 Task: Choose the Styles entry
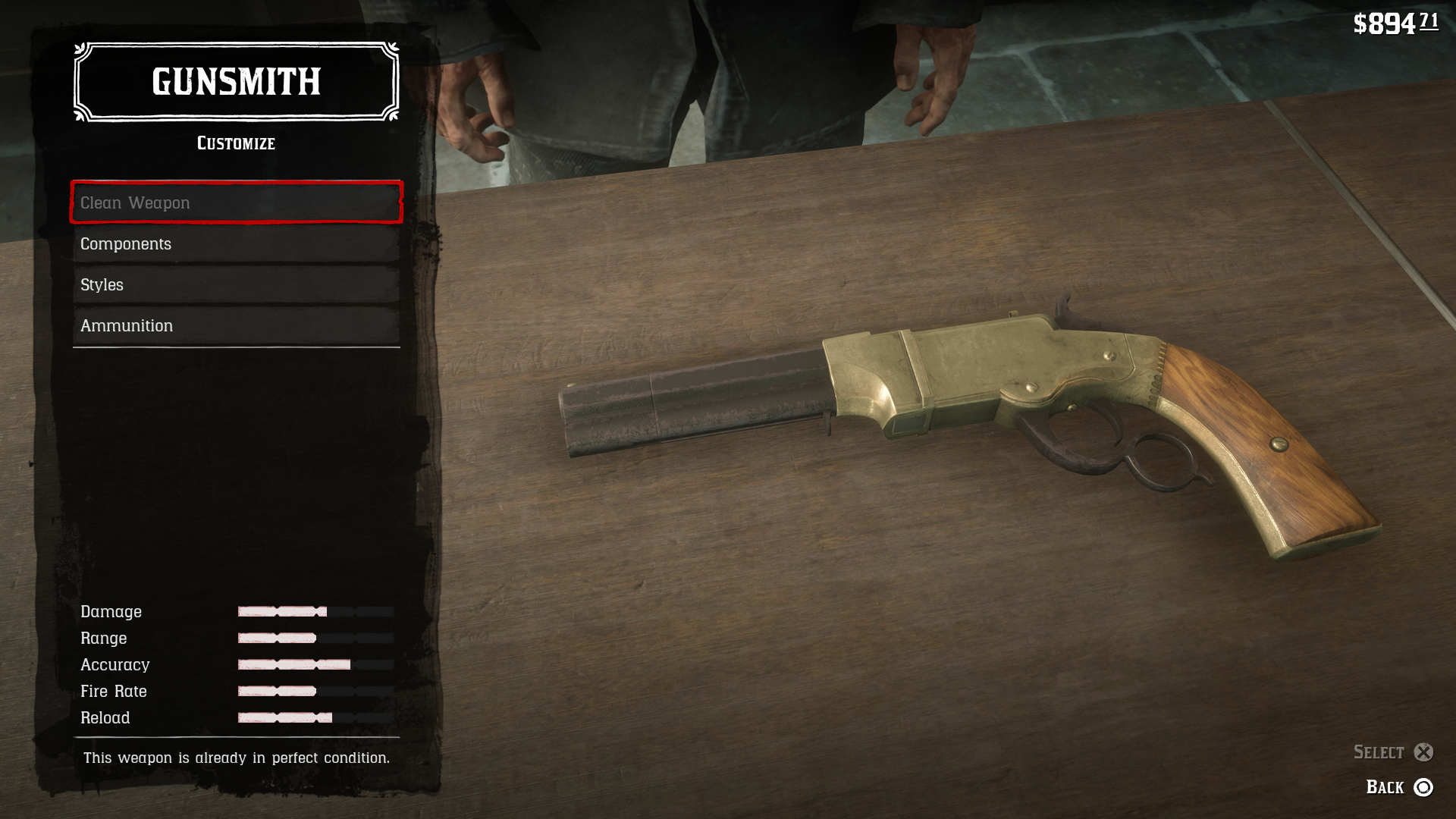(236, 285)
